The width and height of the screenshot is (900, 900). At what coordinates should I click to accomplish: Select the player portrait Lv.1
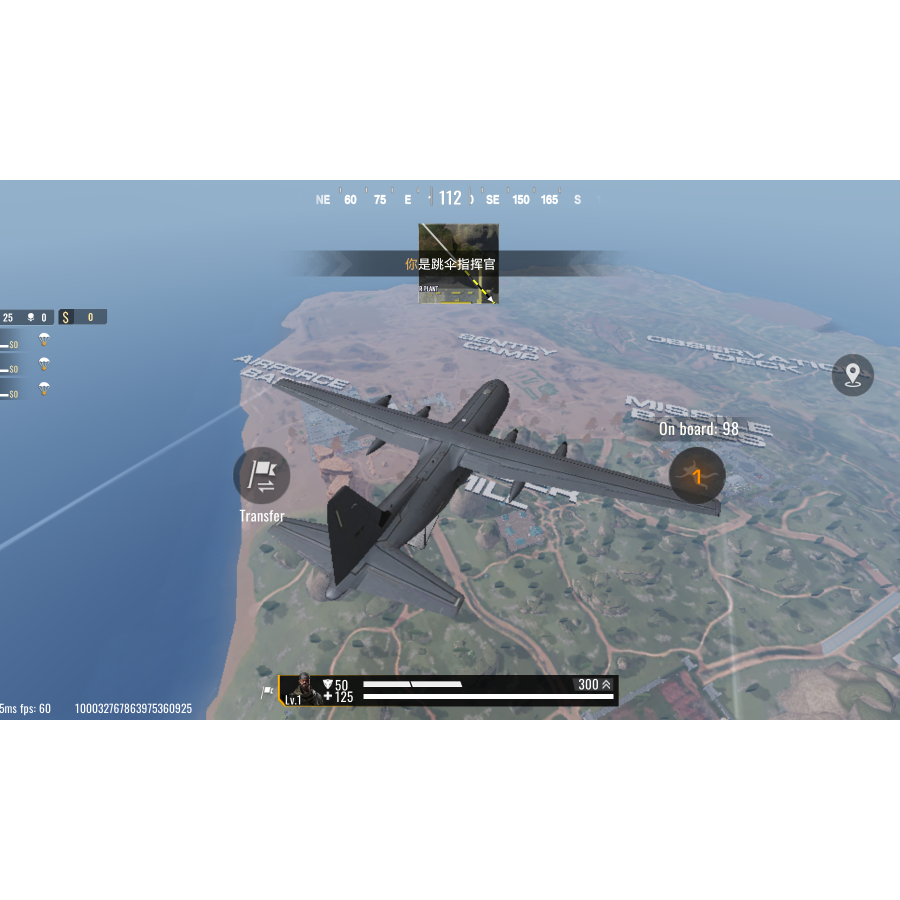(x=299, y=690)
